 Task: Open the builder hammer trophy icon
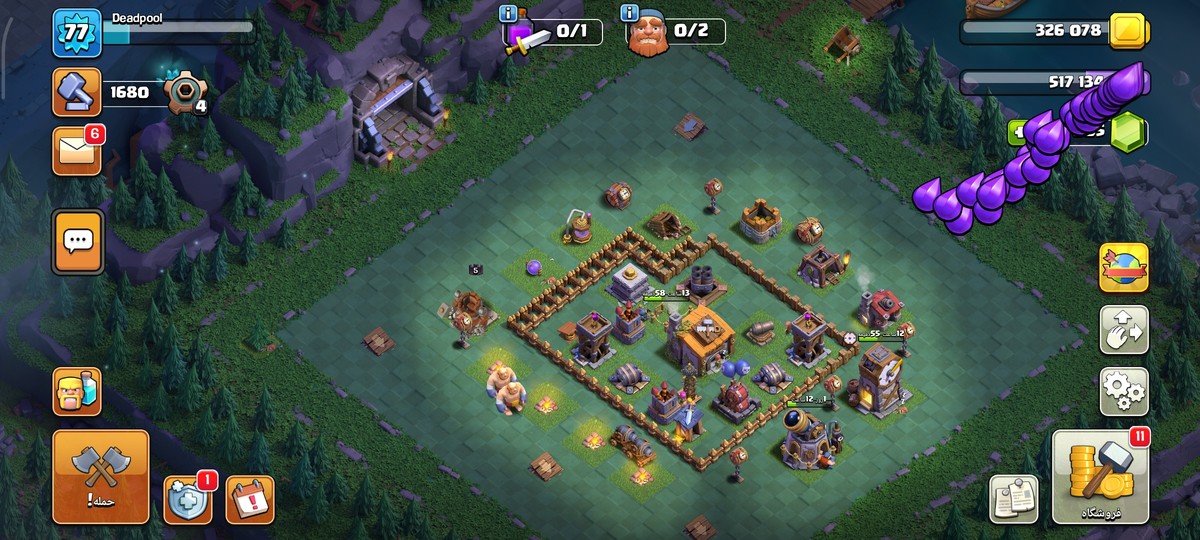(x=77, y=92)
